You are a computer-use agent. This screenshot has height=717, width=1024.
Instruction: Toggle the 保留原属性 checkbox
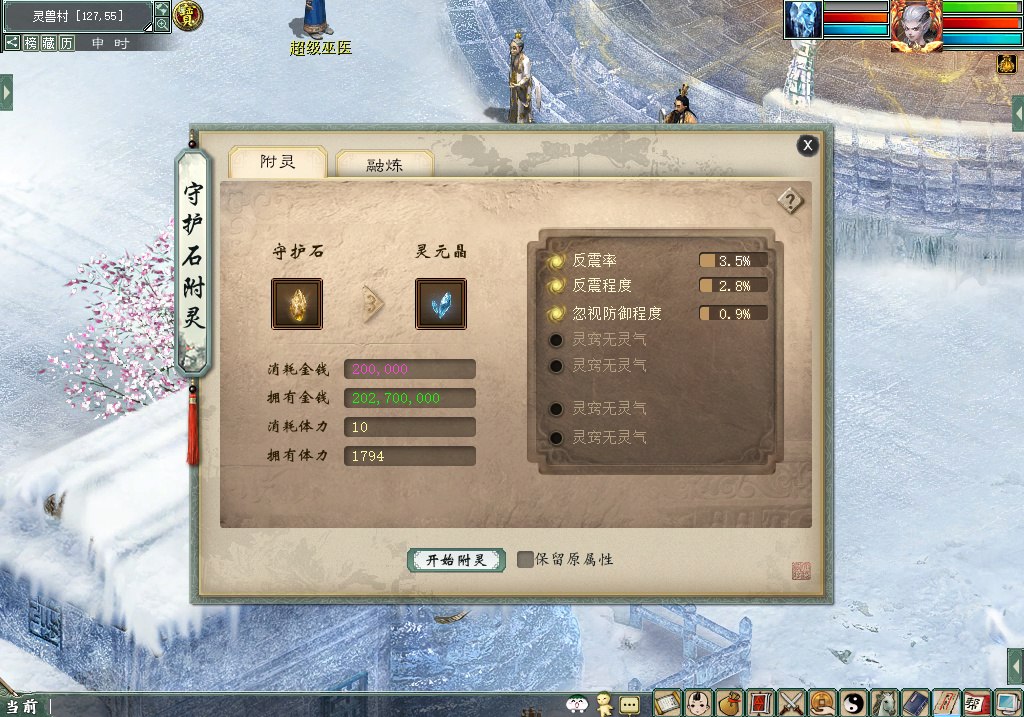coord(525,559)
